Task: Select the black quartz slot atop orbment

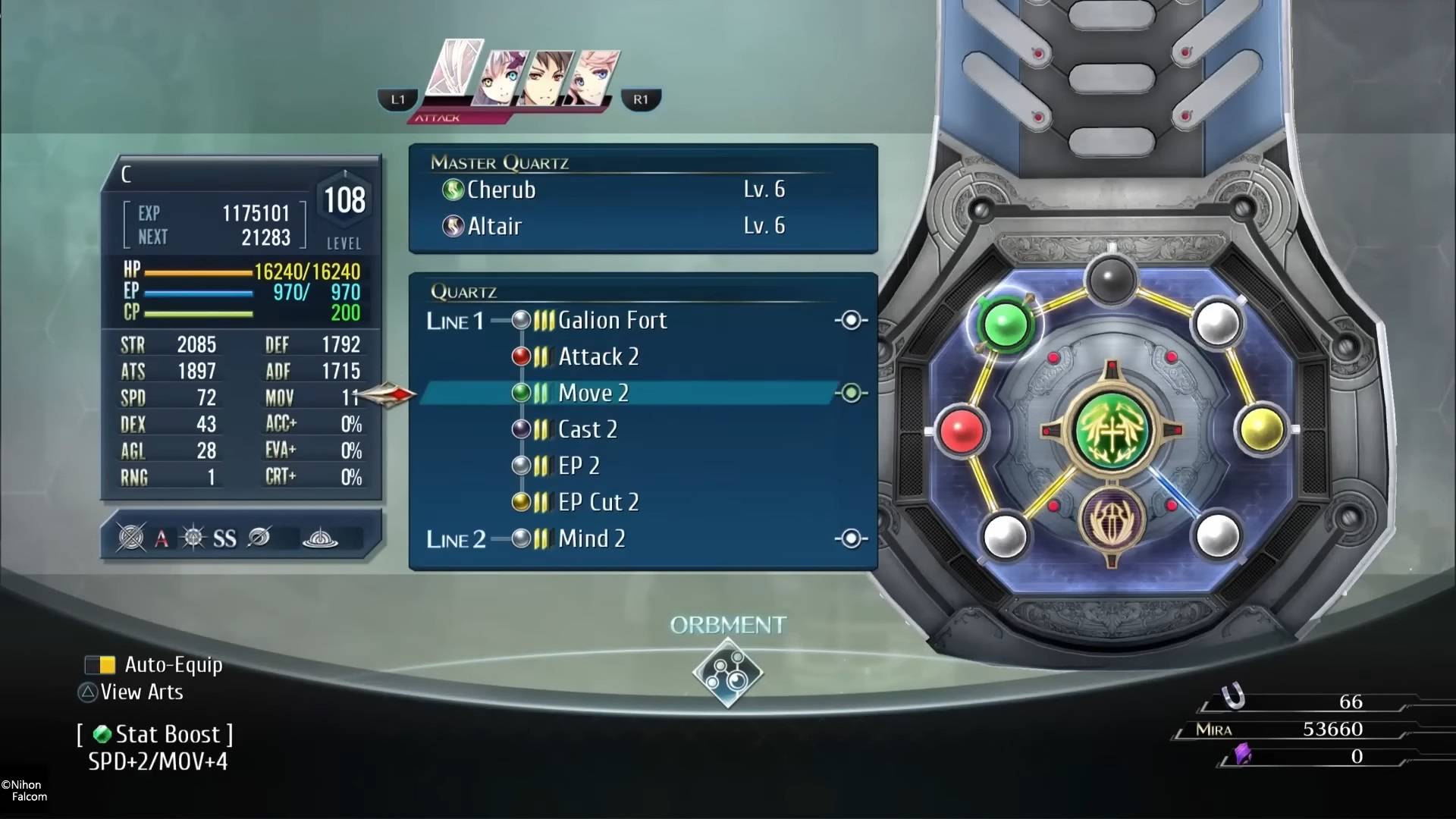Action: pyautogui.click(x=1111, y=279)
